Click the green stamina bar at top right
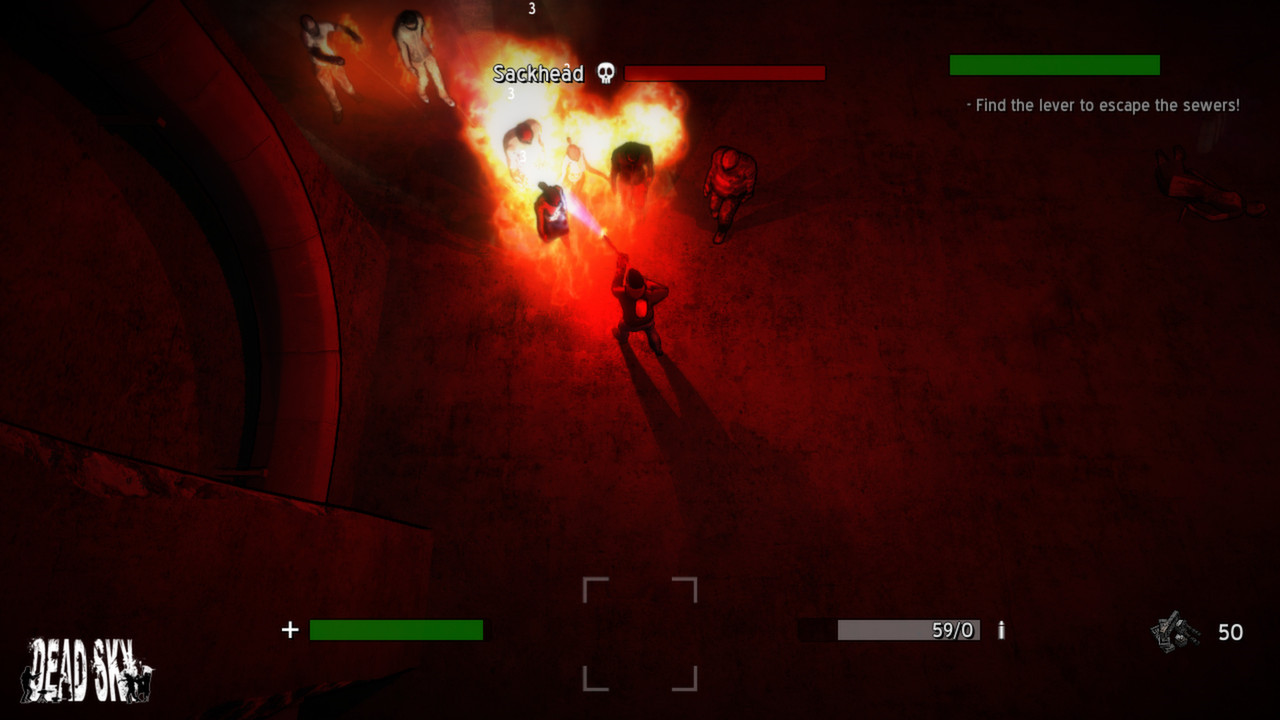Image resolution: width=1280 pixels, height=720 pixels. (x=1053, y=65)
